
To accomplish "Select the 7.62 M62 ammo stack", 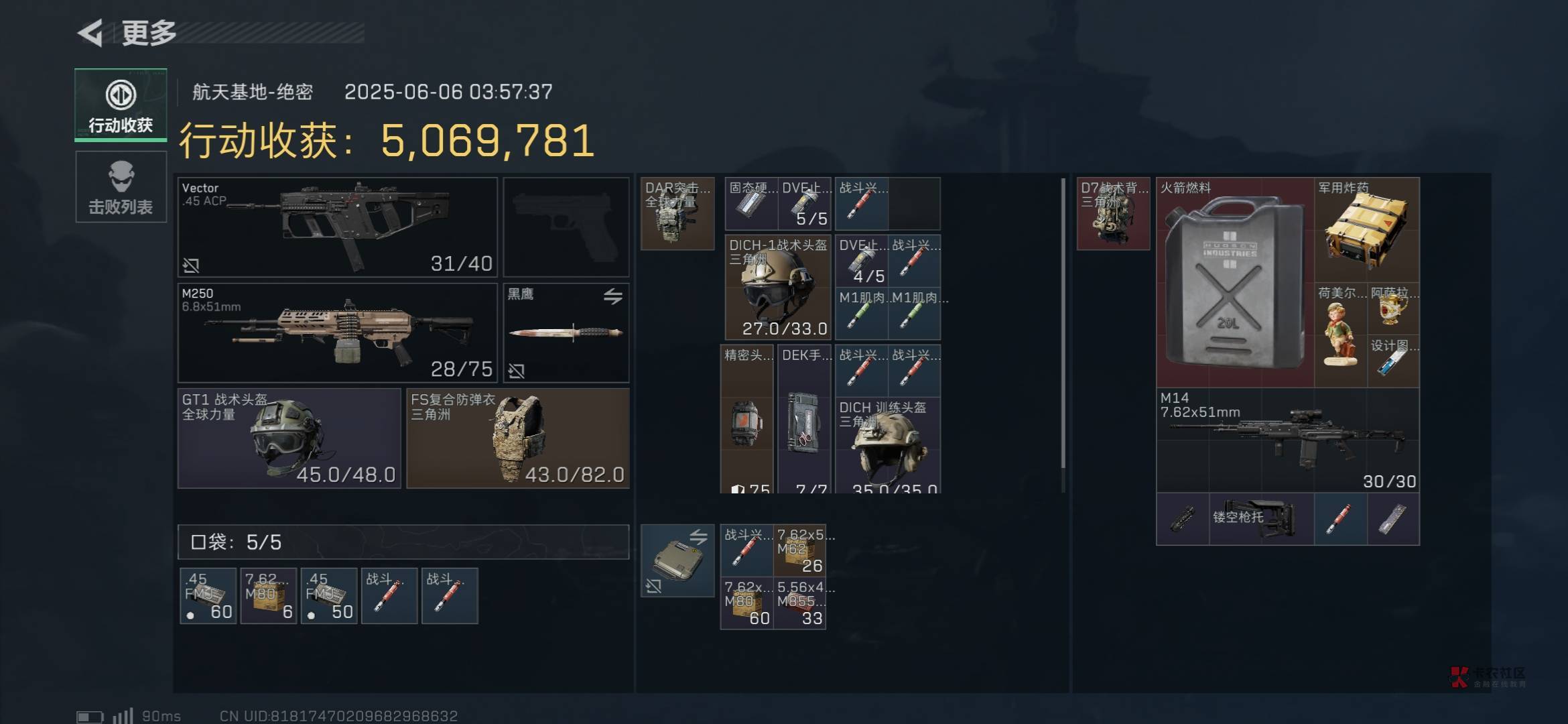I will pos(800,551).
